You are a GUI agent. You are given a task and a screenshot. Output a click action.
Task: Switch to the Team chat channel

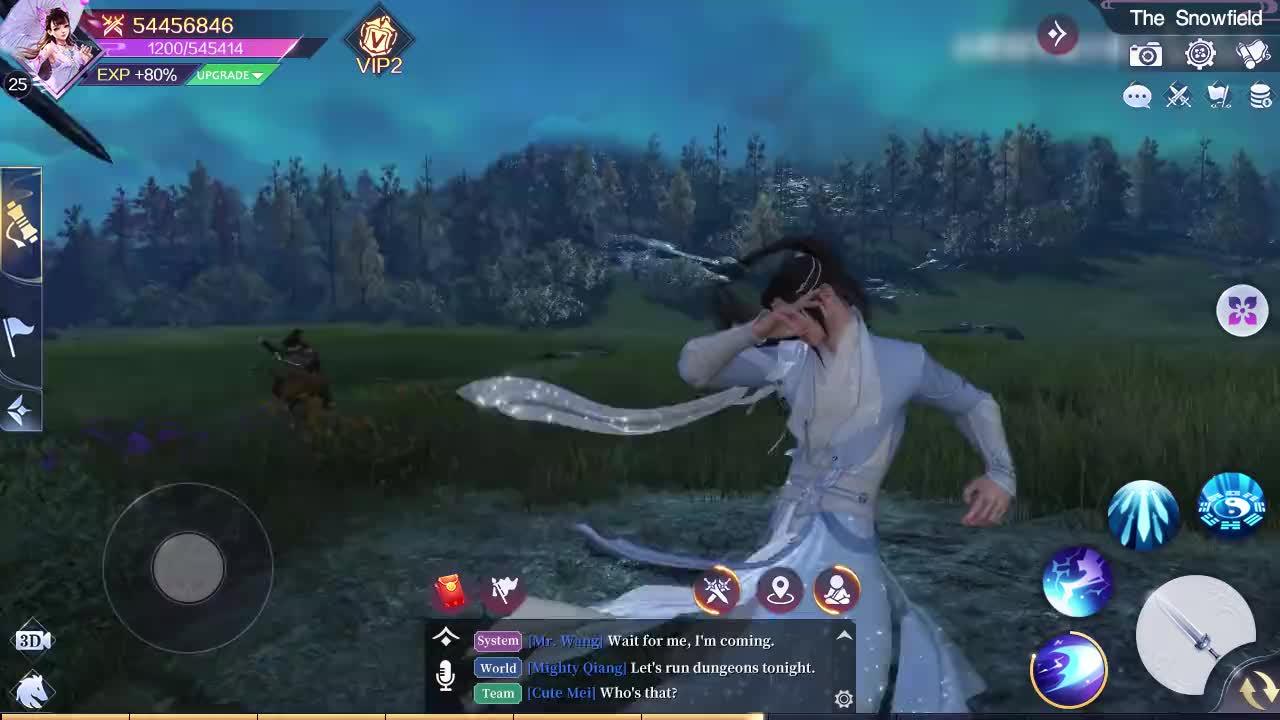point(497,693)
